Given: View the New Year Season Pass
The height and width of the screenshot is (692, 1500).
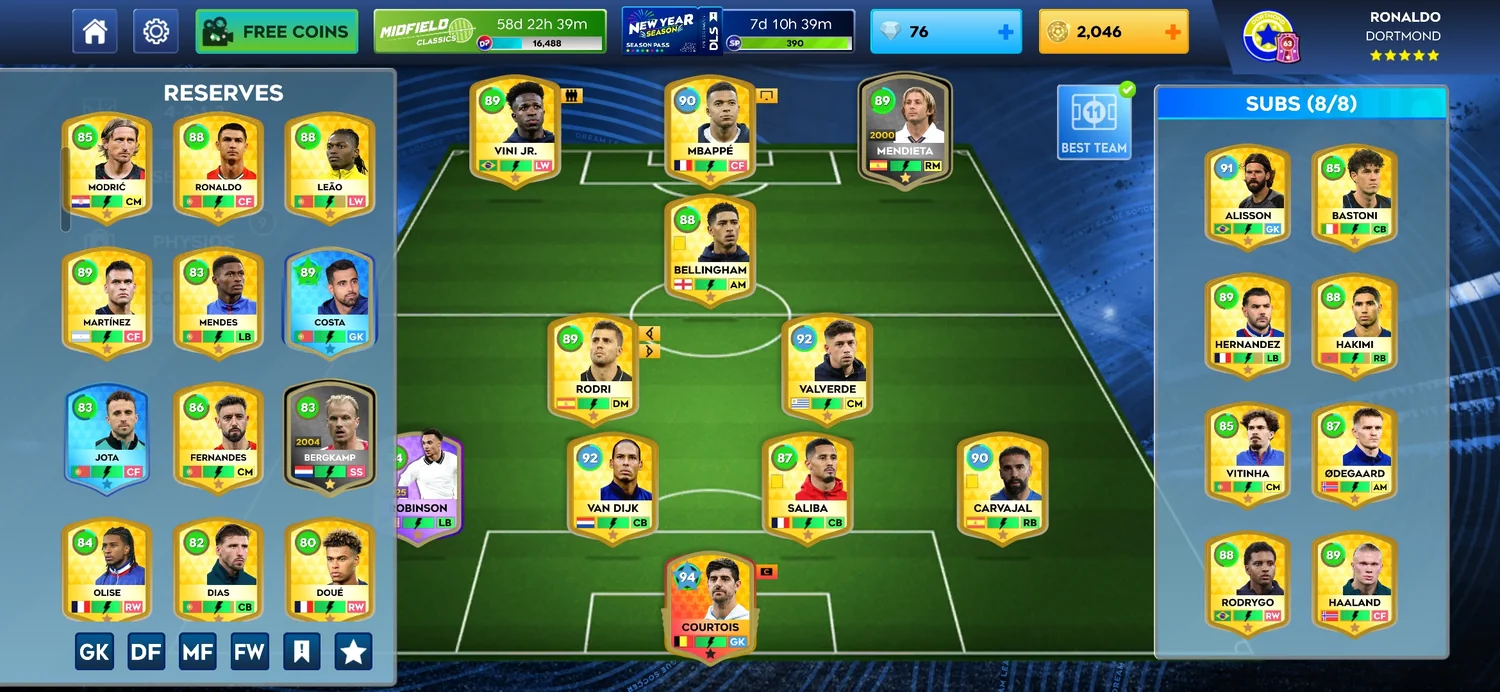Looking at the screenshot, I should click(737, 31).
